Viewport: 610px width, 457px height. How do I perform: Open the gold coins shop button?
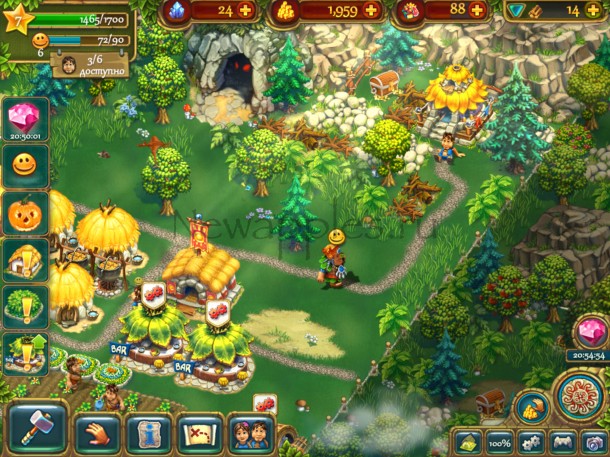[530, 407]
